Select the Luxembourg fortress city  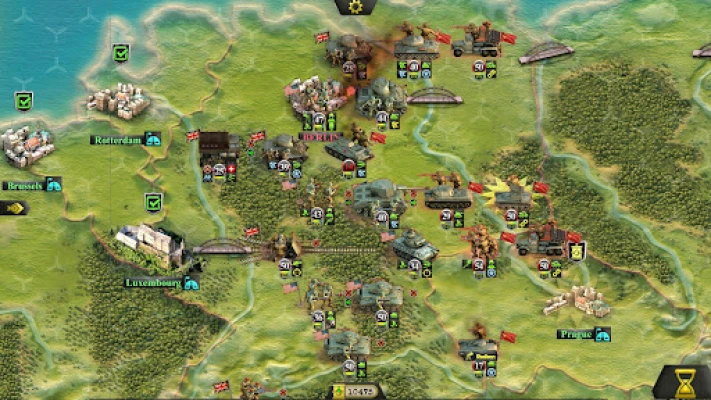[152, 246]
